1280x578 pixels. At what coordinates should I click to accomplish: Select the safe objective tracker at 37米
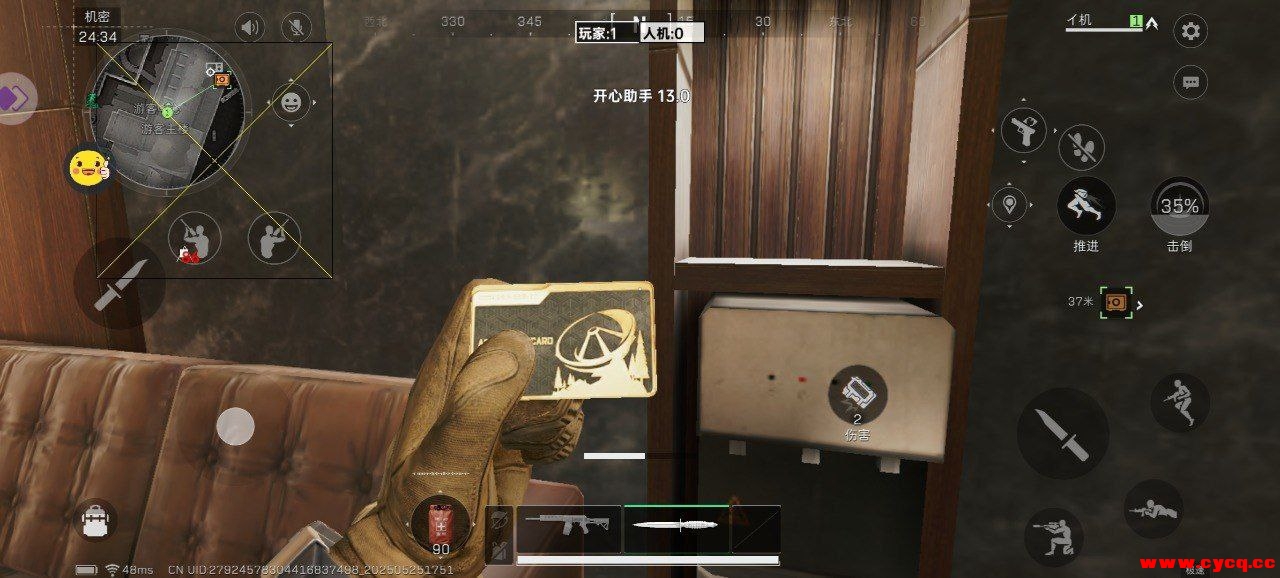(1114, 302)
